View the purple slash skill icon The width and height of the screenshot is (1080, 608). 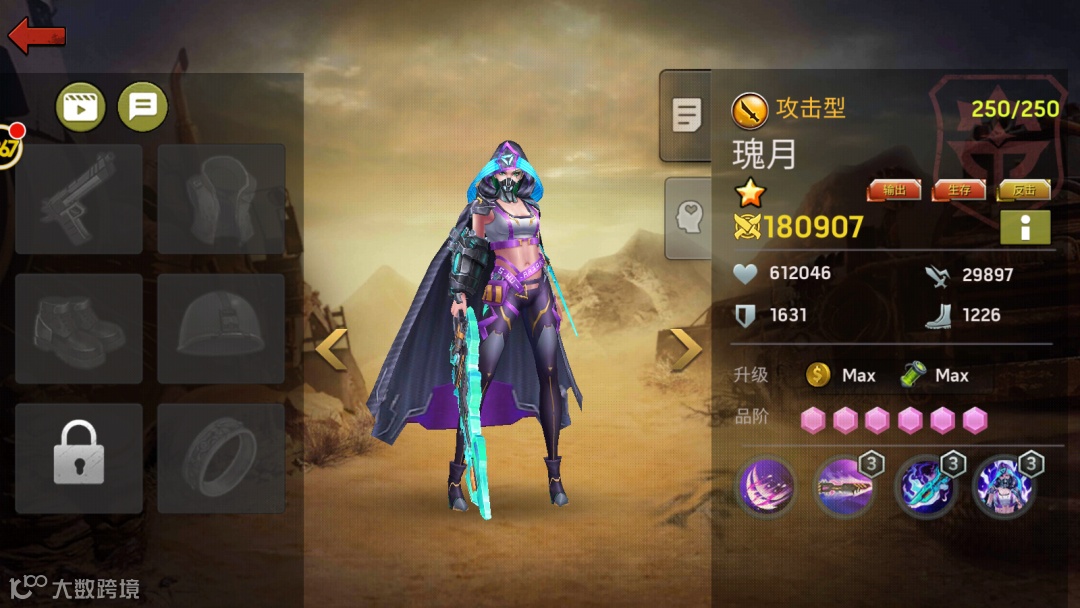pyautogui.click(x=766, y=487)
